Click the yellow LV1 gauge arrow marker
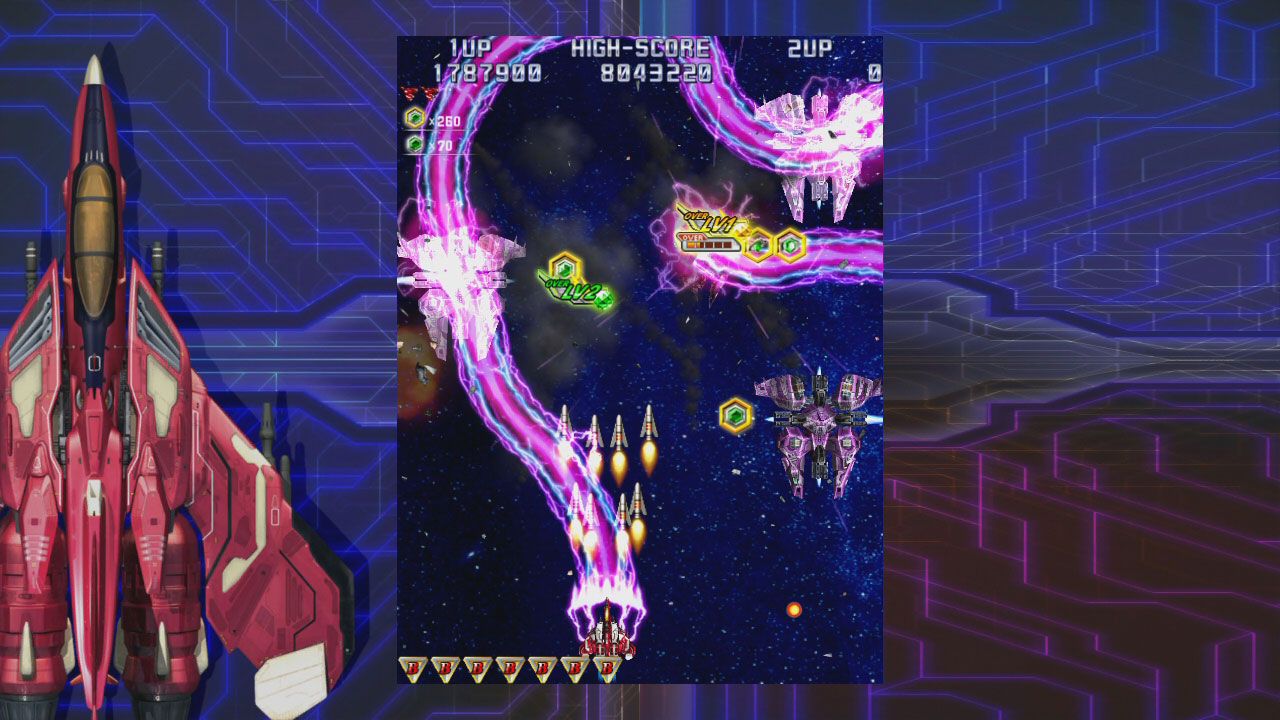Image resolution: width=1280 pixels, height=720 pixels. click(742, 232)
